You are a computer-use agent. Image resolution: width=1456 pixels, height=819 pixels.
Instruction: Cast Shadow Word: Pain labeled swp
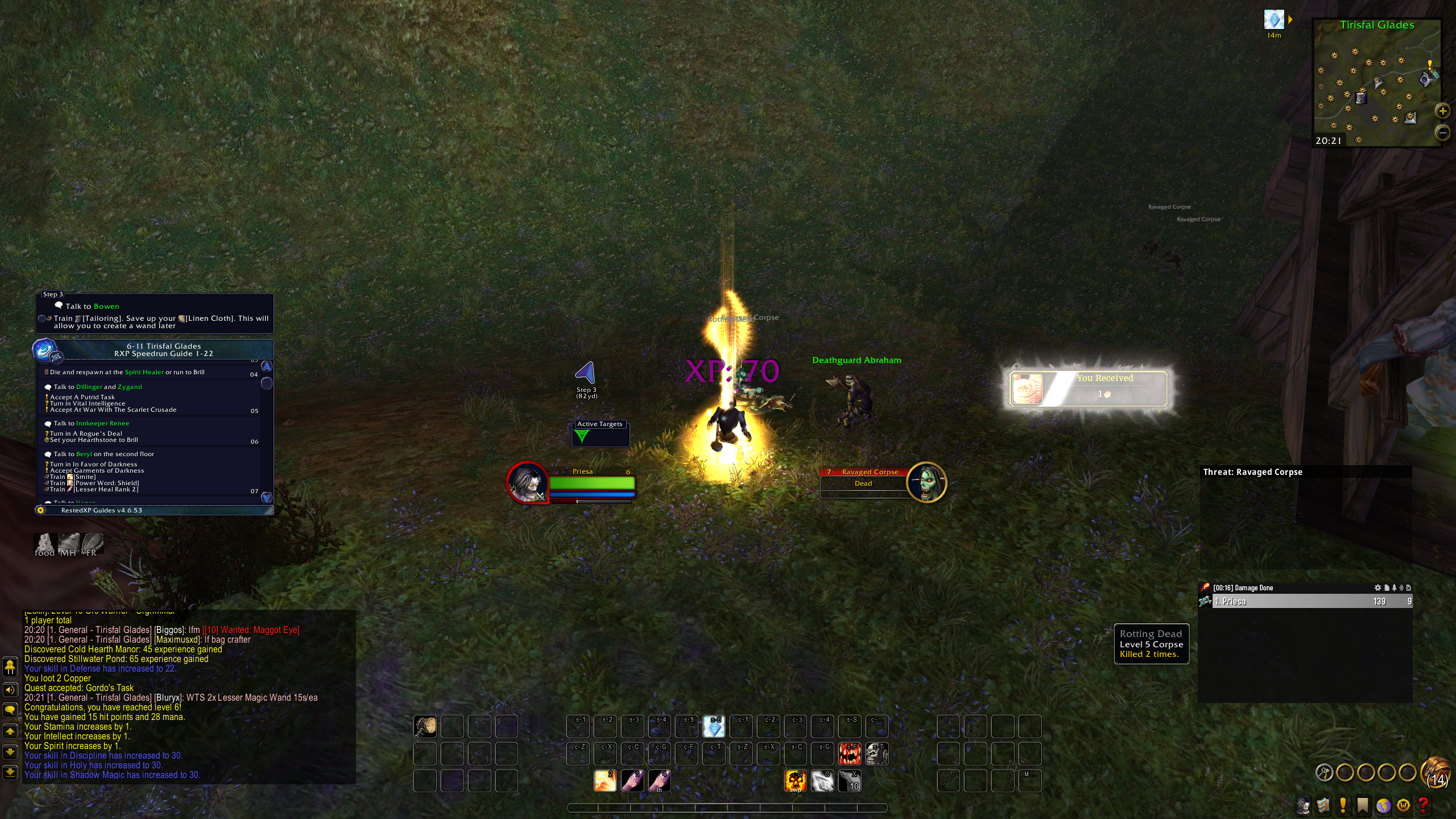click(795, 781)
